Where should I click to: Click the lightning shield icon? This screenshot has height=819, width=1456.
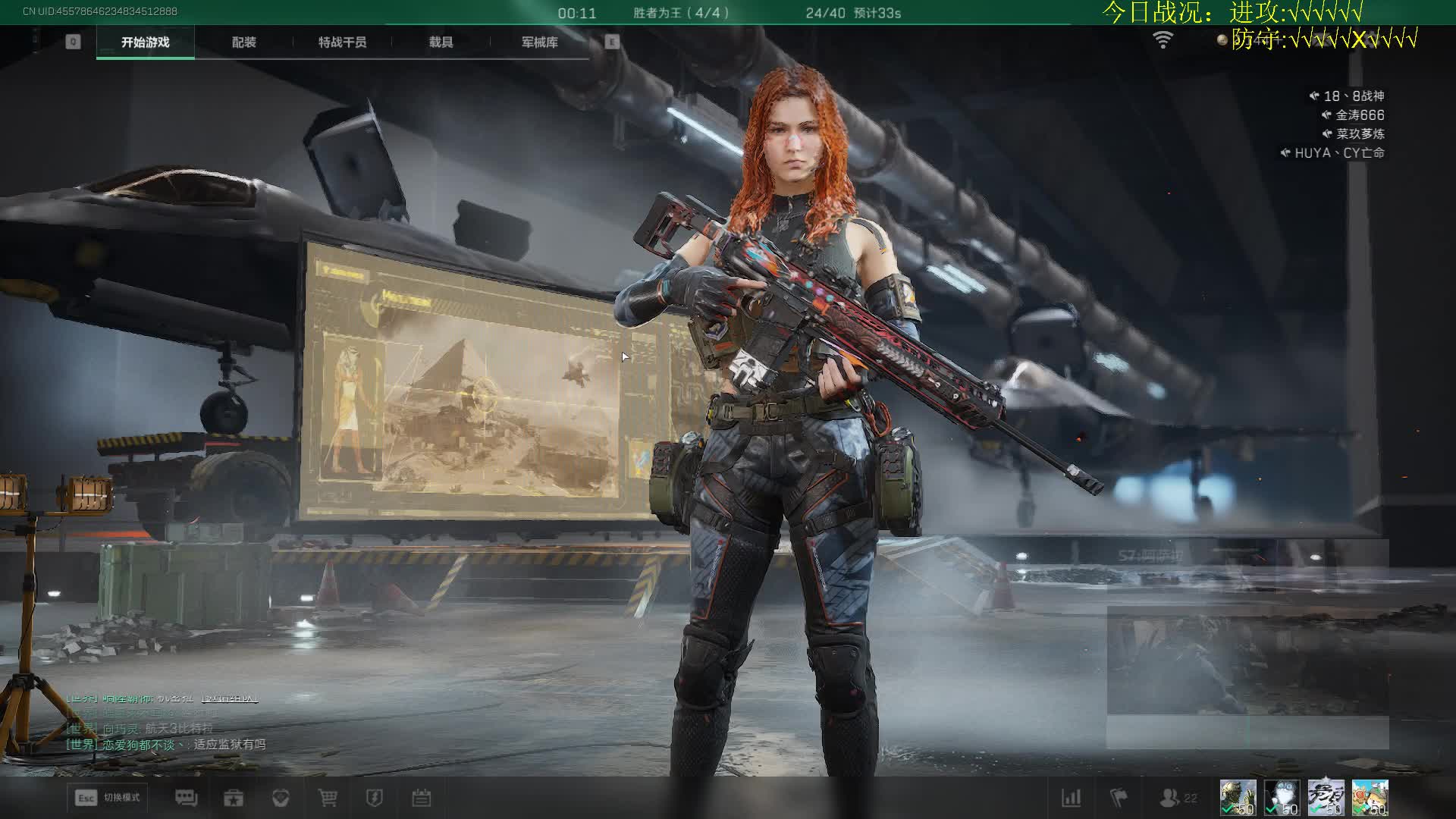click(375, 798)
